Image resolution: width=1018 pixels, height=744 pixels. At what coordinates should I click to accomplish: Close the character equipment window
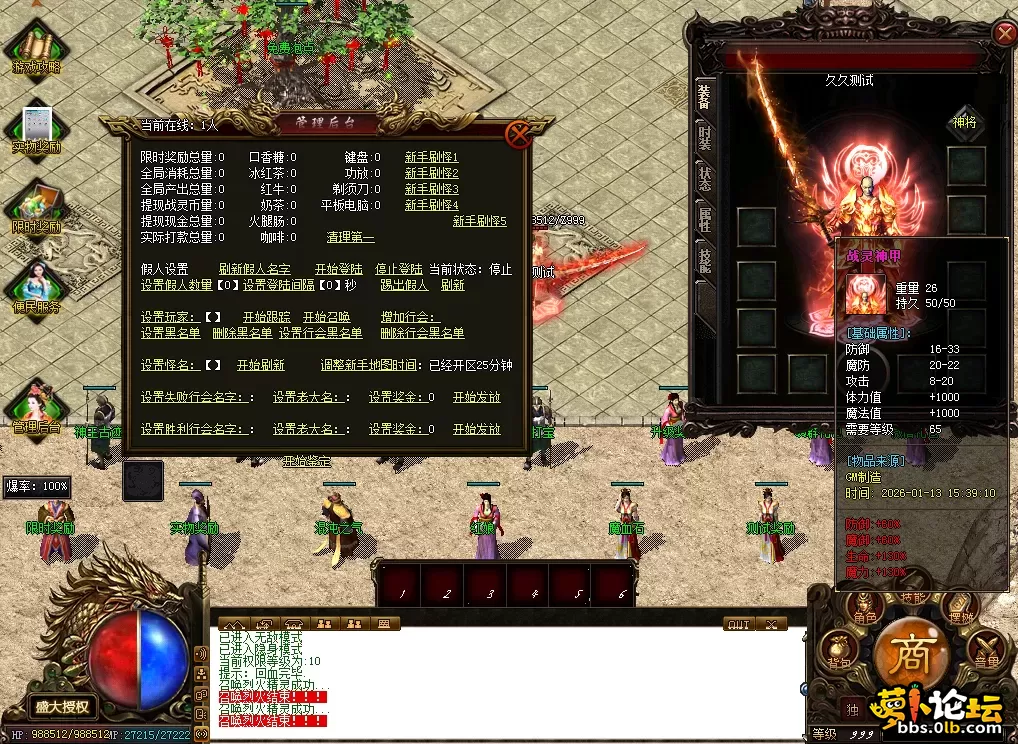pyautogui.click(x=1004, y=34)
